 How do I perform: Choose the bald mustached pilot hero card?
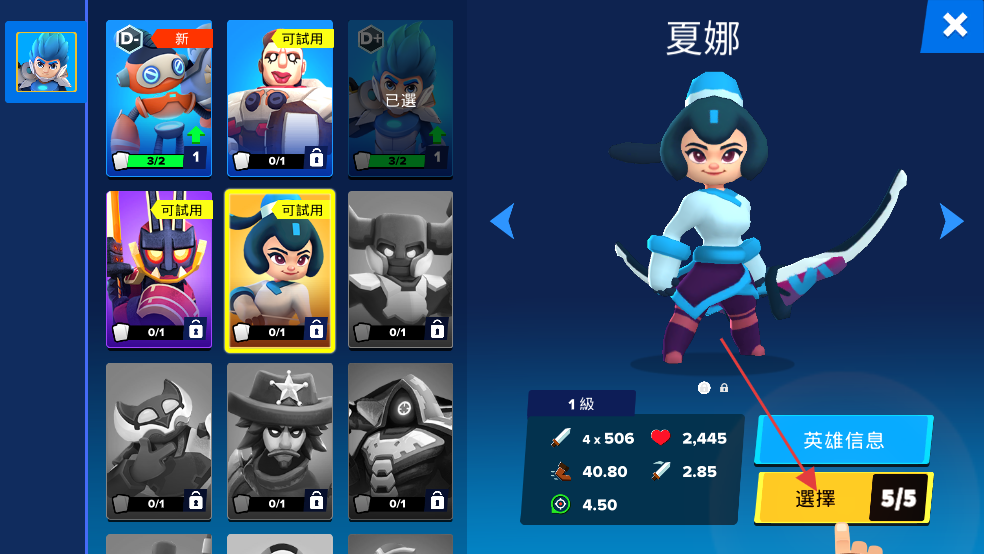coord(280,96)
